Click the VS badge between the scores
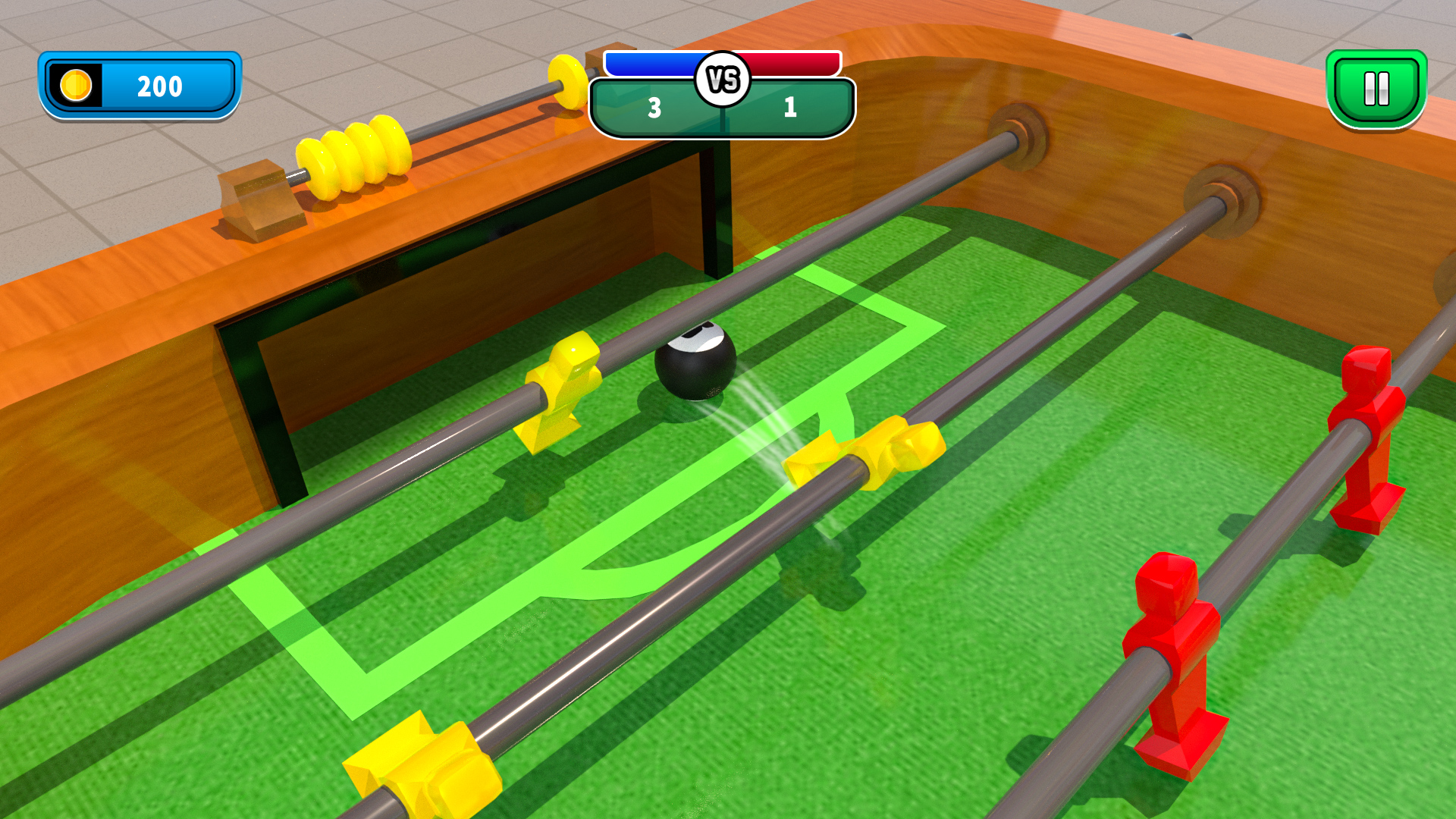The image size is (1456, 819). coord(723,77)
